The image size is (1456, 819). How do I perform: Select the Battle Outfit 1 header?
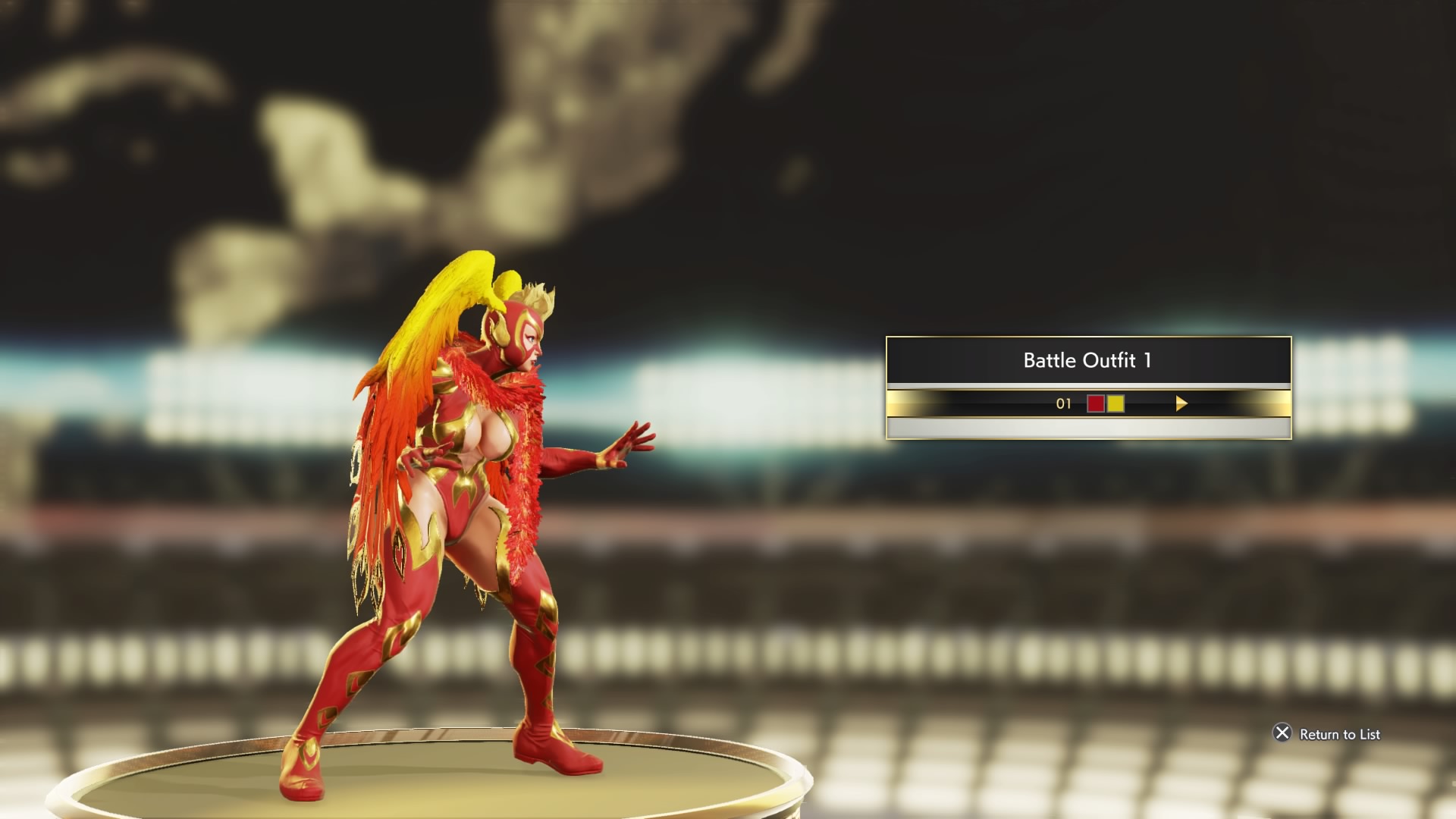1087,360
